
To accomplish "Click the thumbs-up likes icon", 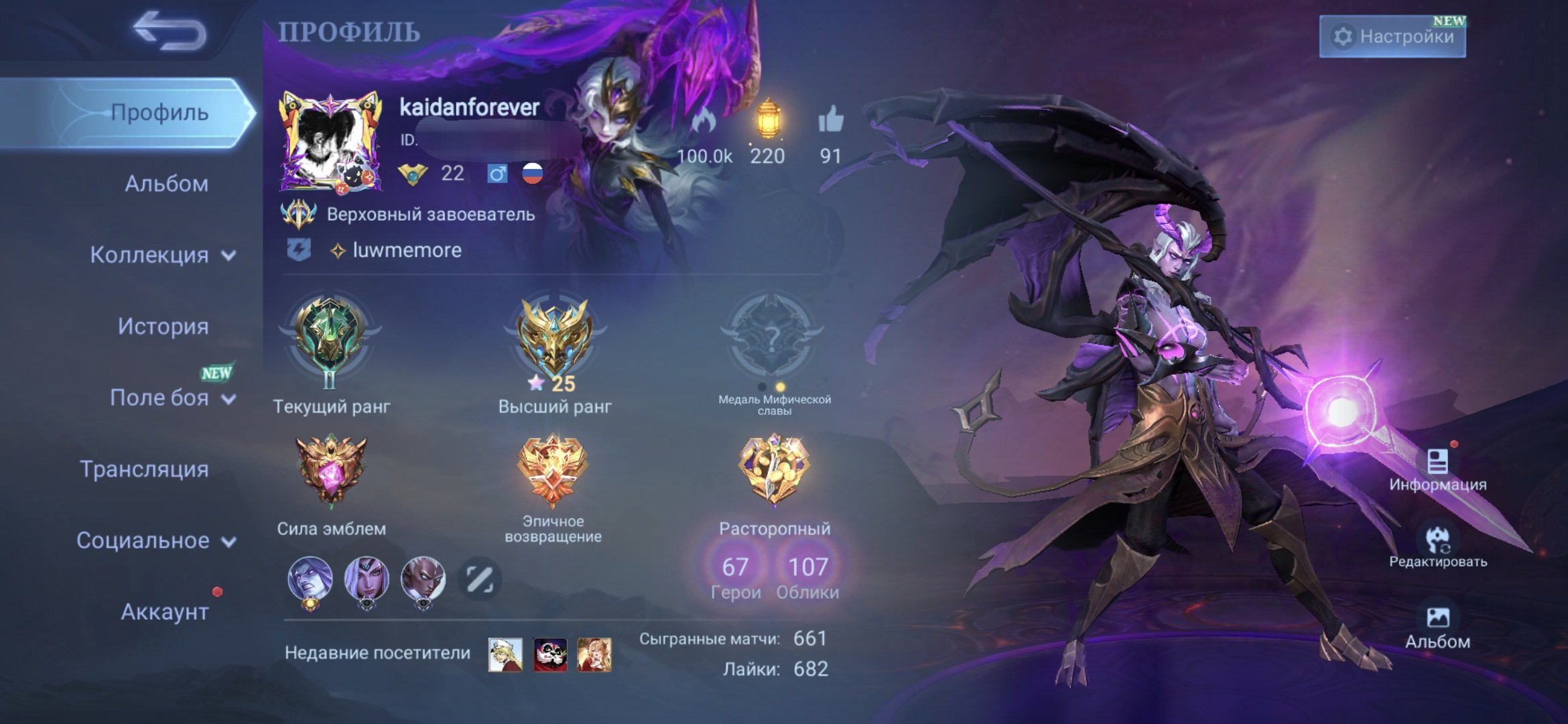I will pyautogui.click(x=831, y=117).
